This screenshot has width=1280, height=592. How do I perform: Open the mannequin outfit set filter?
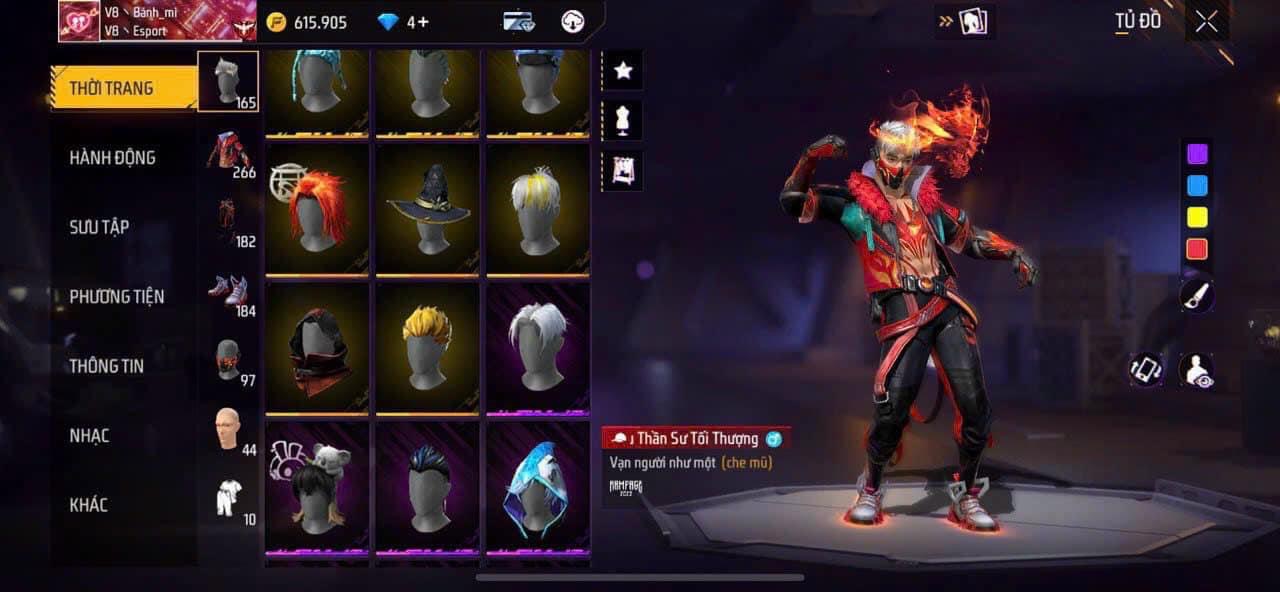(623, 120)
